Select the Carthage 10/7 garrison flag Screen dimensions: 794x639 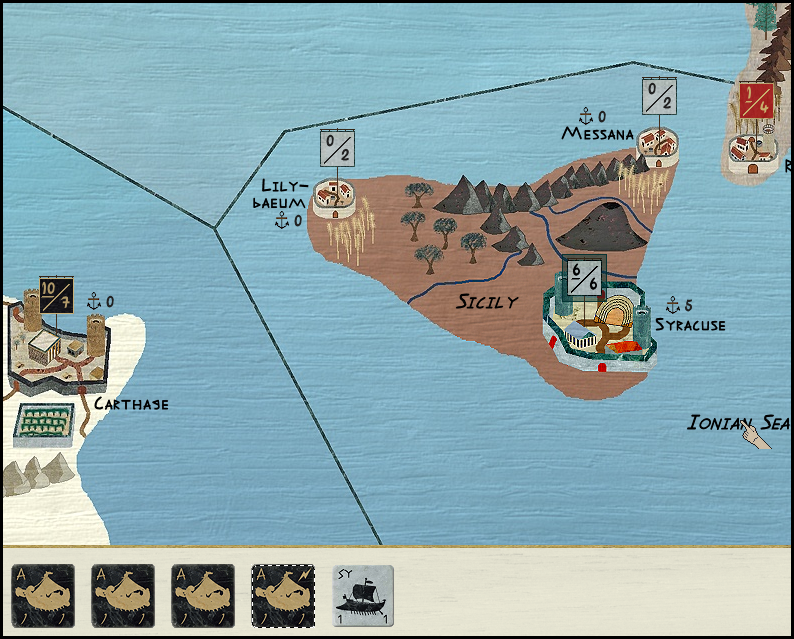point(57,298)
